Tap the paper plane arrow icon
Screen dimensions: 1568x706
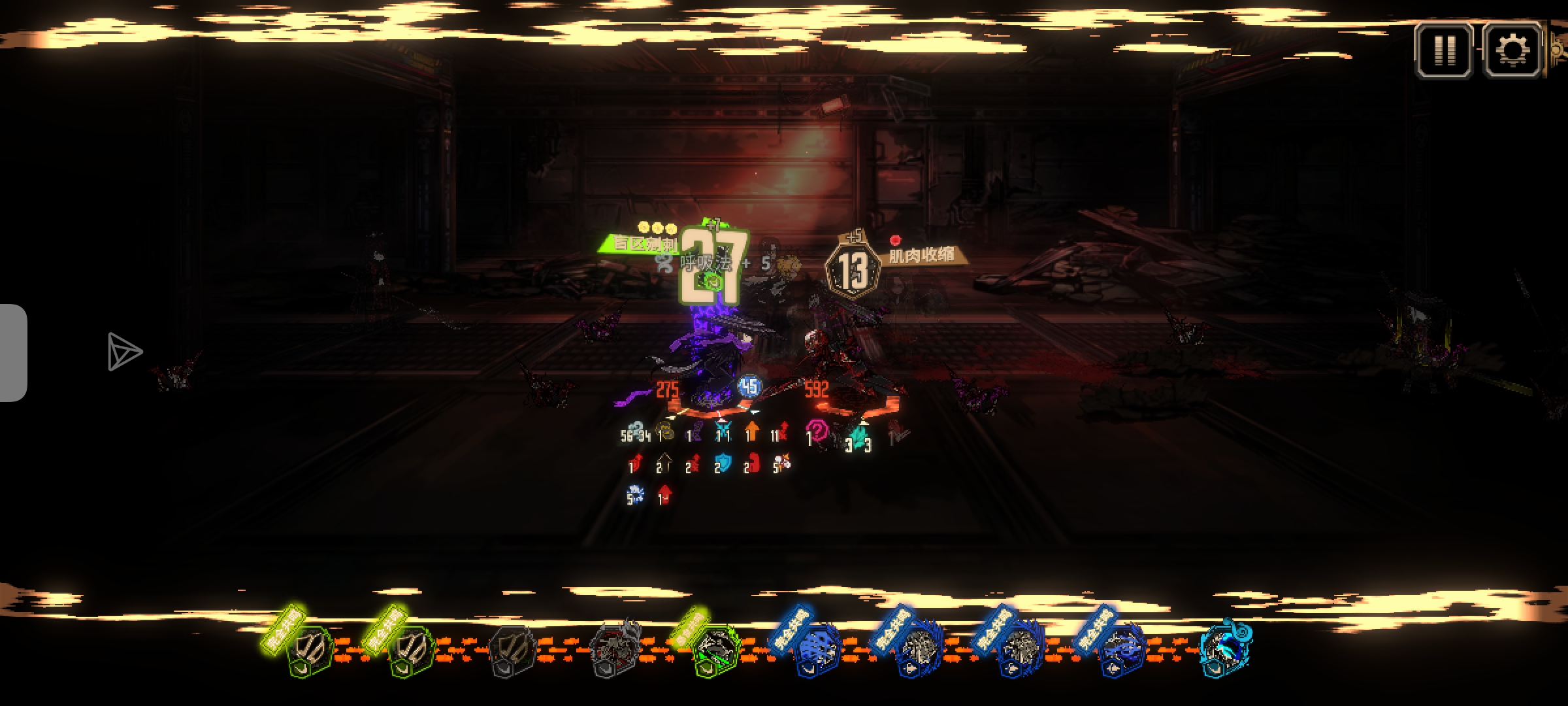[123, 352]
